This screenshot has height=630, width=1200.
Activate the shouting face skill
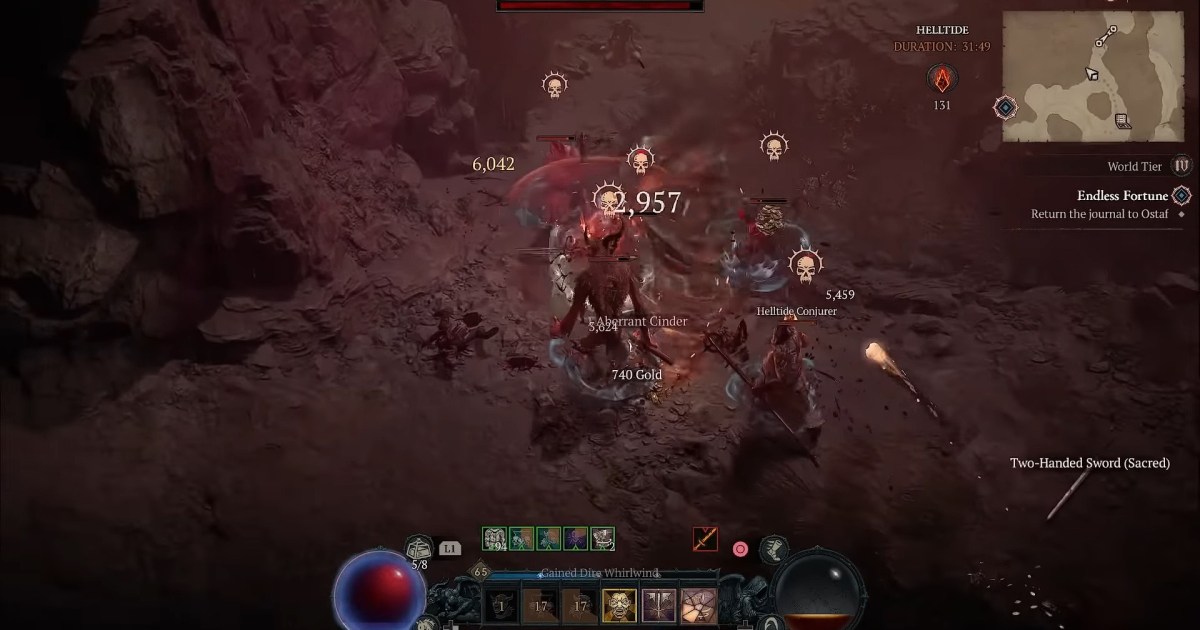coord(618,605)
